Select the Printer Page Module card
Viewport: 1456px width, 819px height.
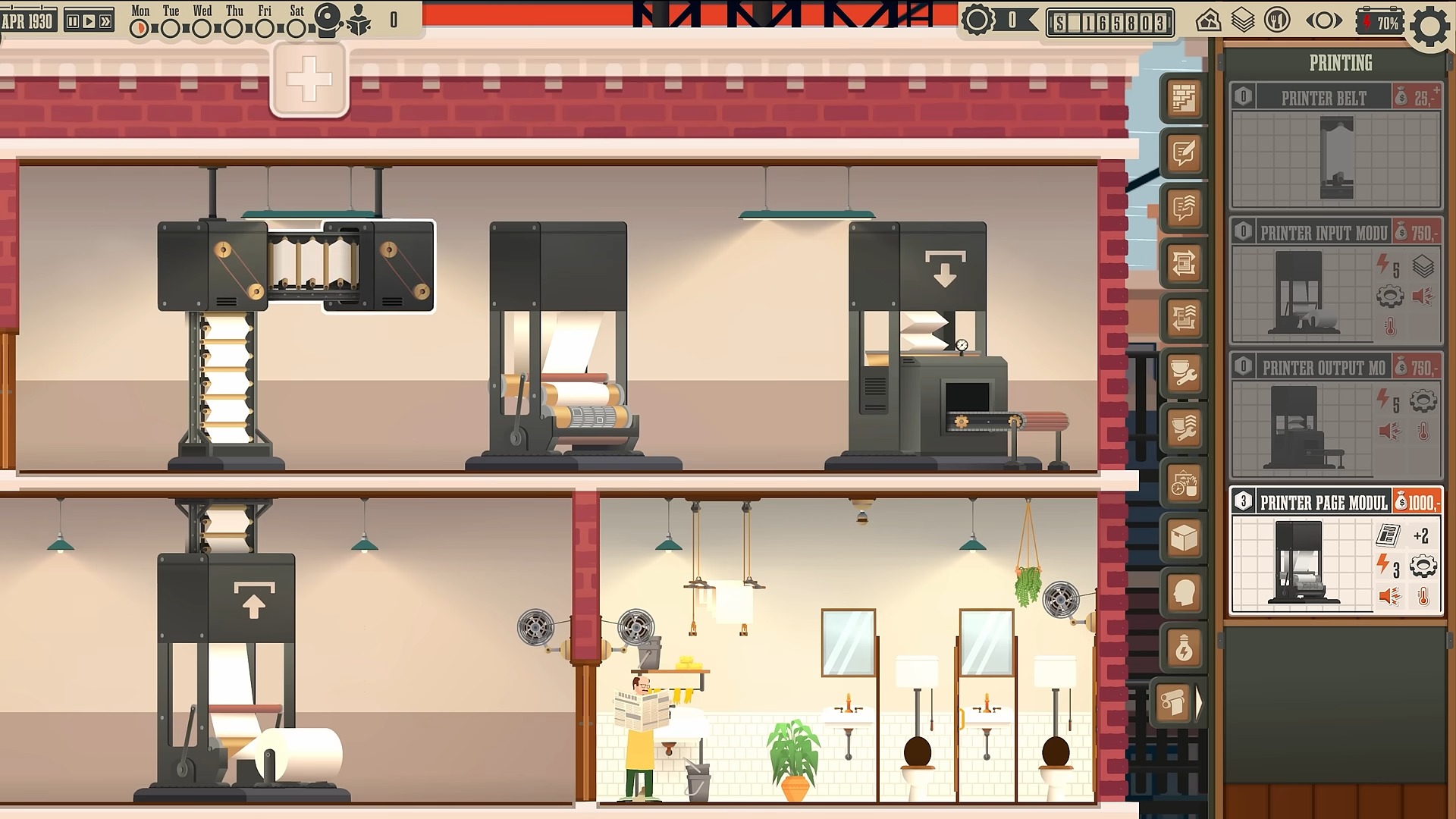click(x=1336, y=551)
